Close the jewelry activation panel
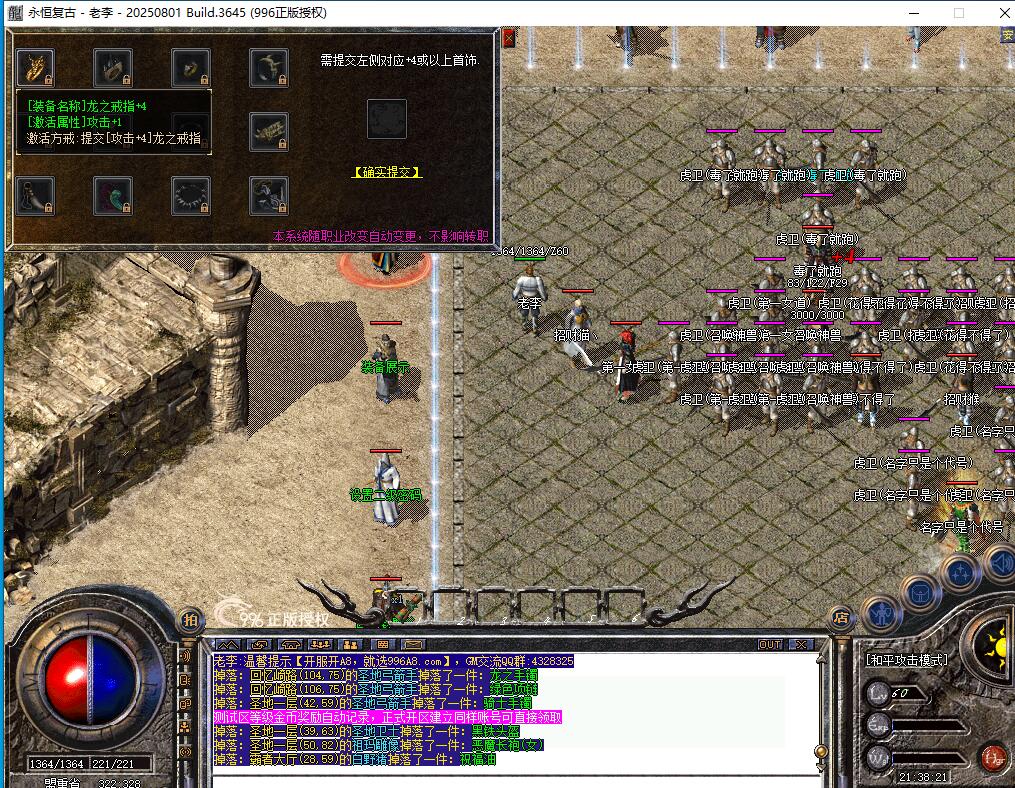Screen dimensions: 1015x788 pos(508,37)
